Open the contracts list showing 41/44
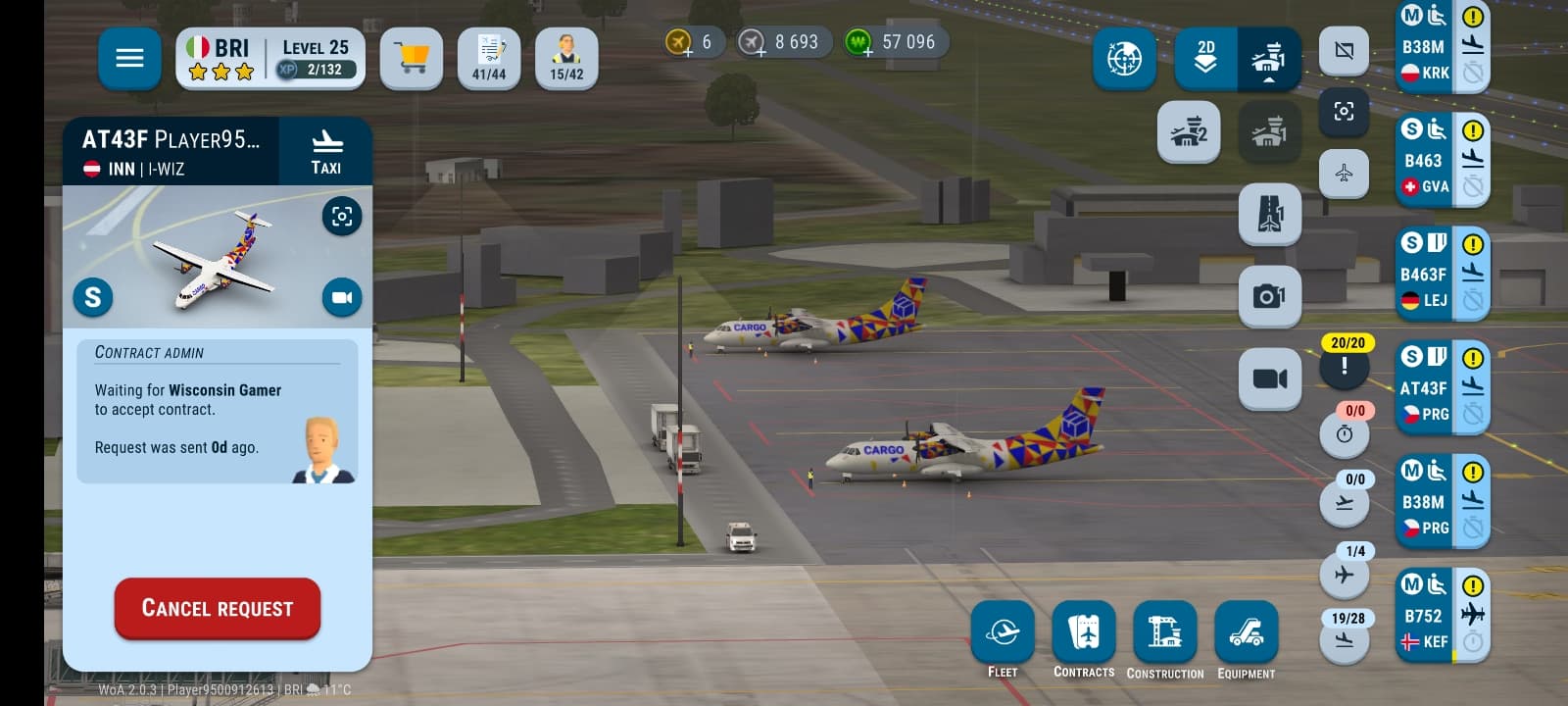1568x706 pixels. 489,59
